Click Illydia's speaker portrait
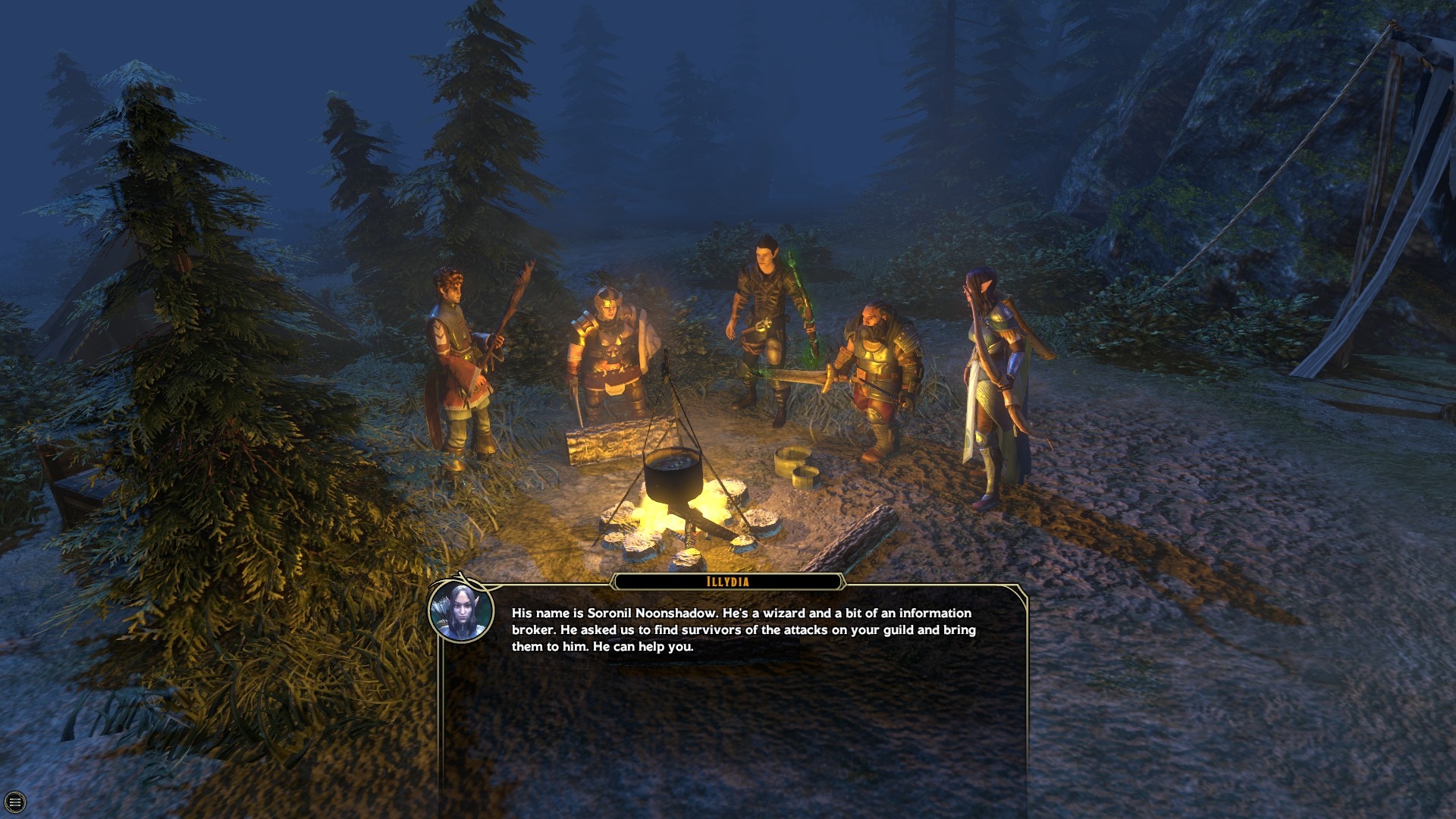Screen dimensions: 1456x819 461,610
